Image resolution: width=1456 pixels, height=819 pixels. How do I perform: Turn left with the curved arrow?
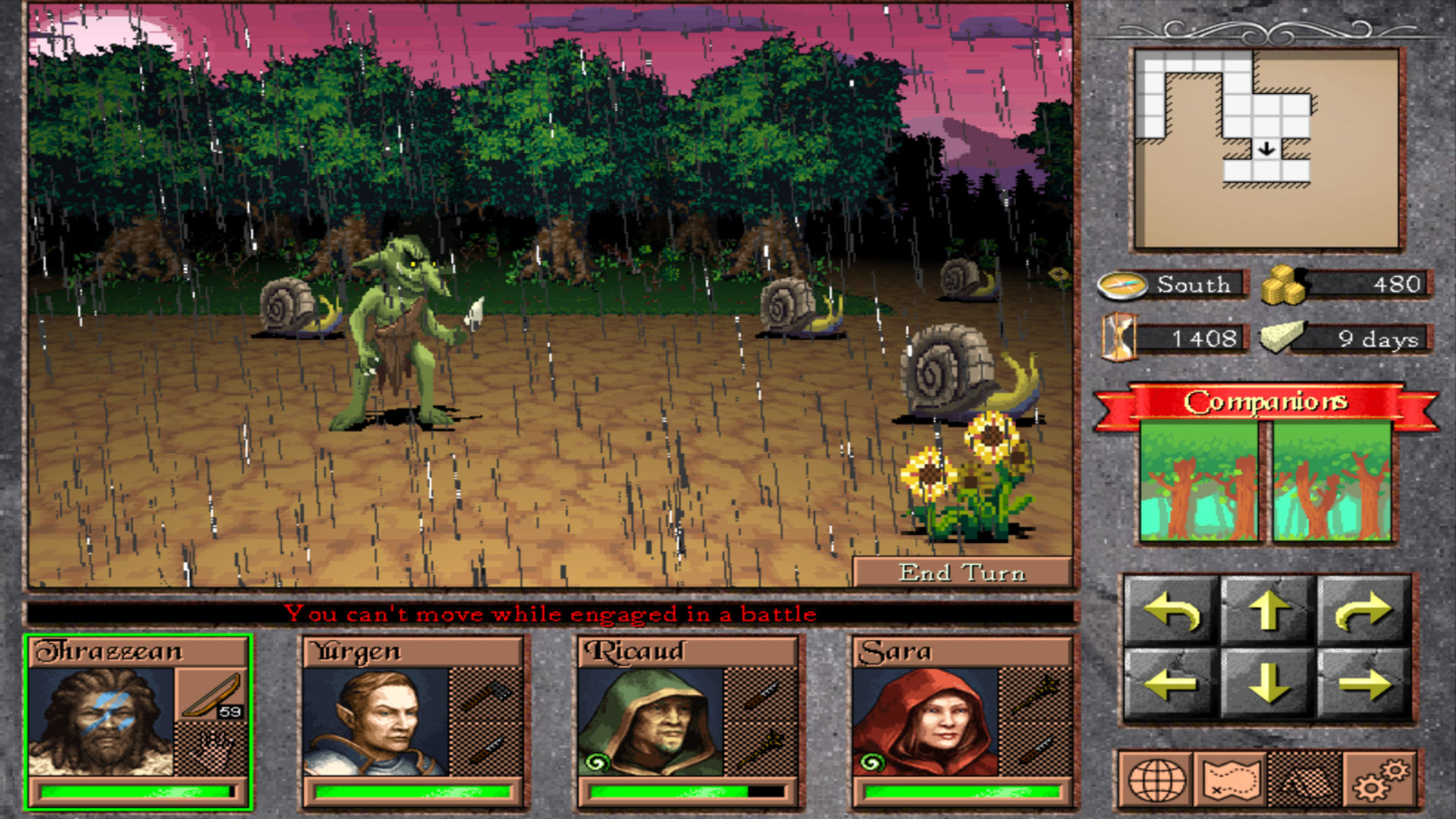pos(1172,611)
